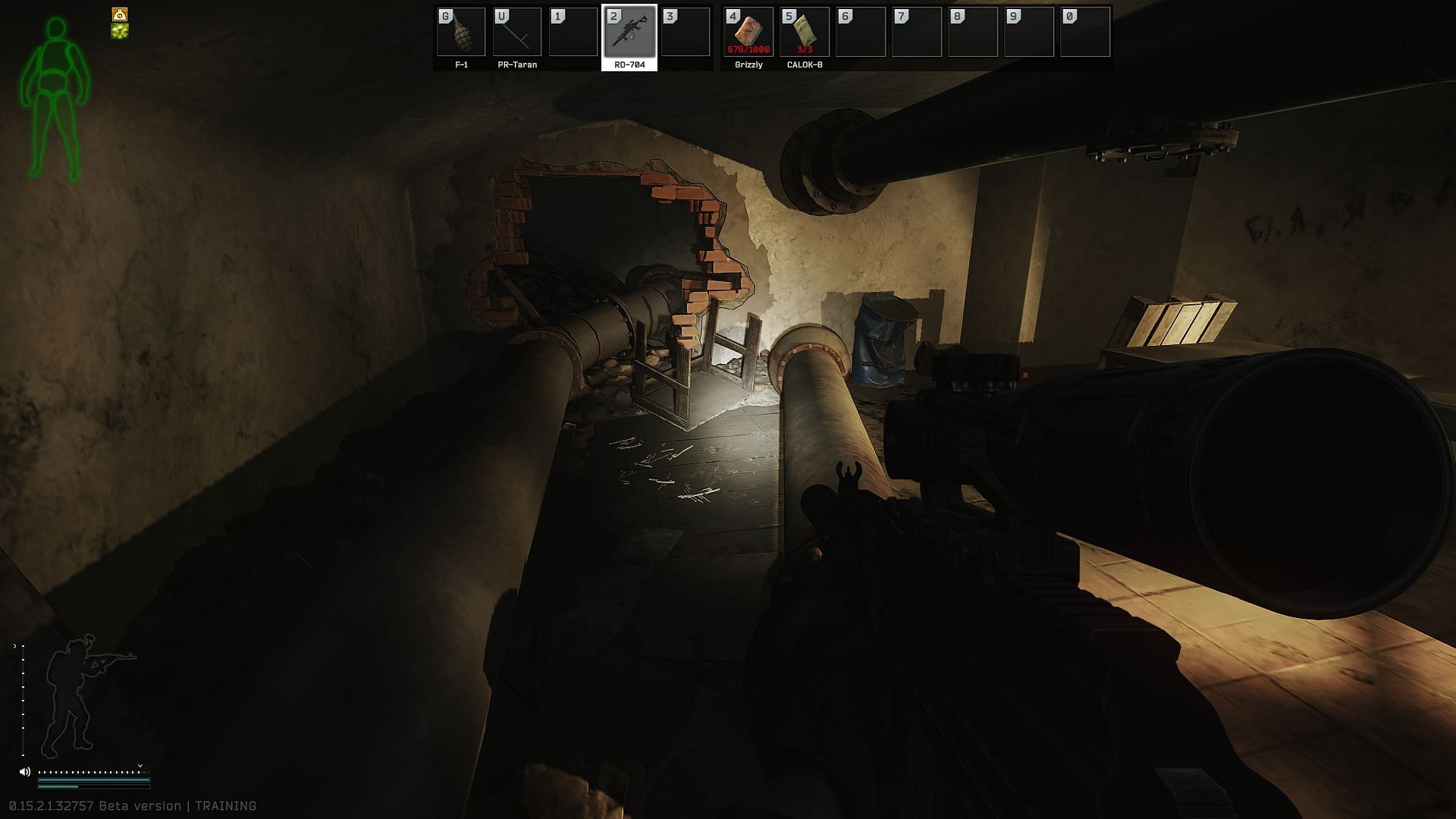Click the green buff status icon

click(120, 31)
